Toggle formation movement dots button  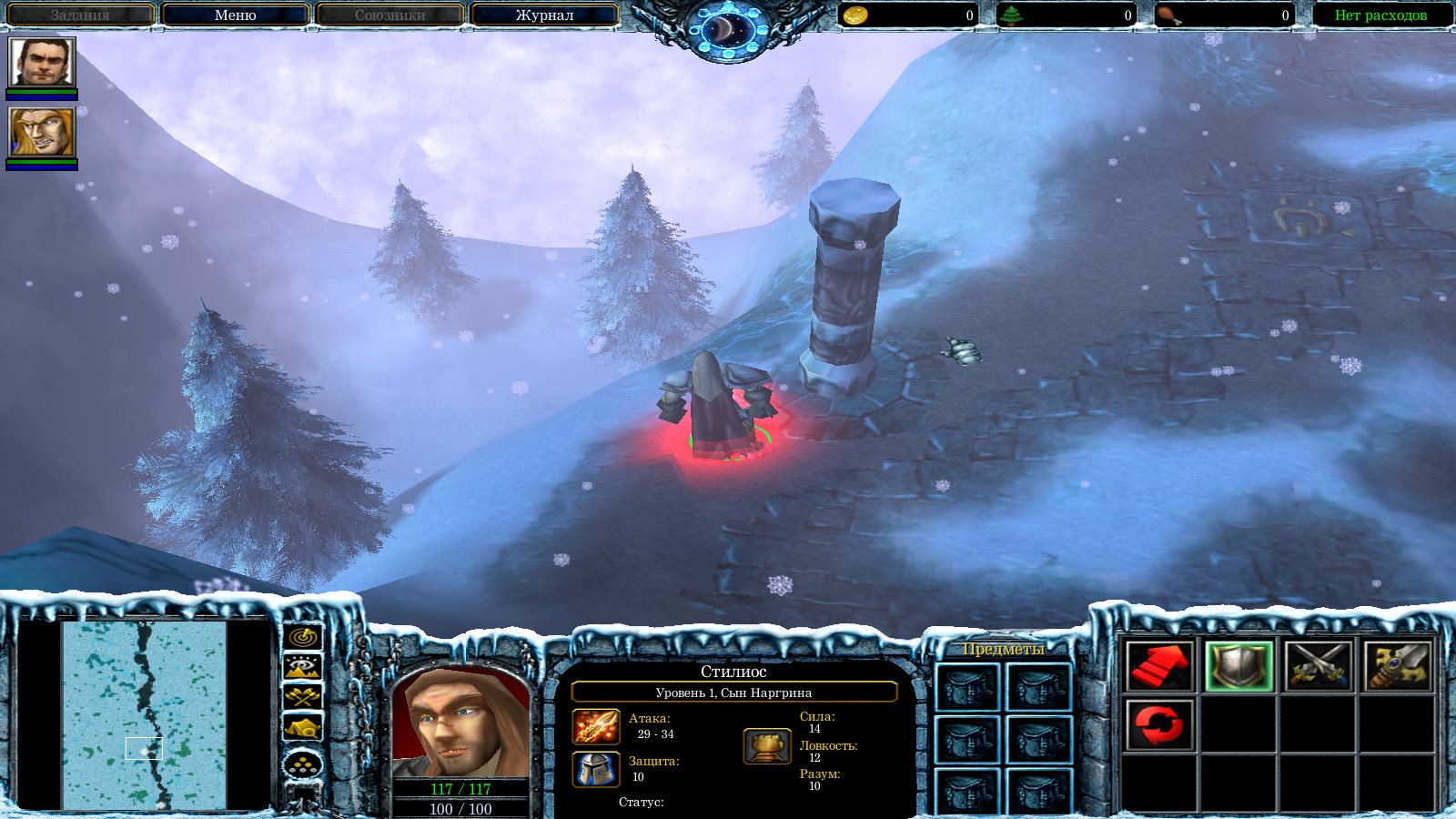pos(303,764)
